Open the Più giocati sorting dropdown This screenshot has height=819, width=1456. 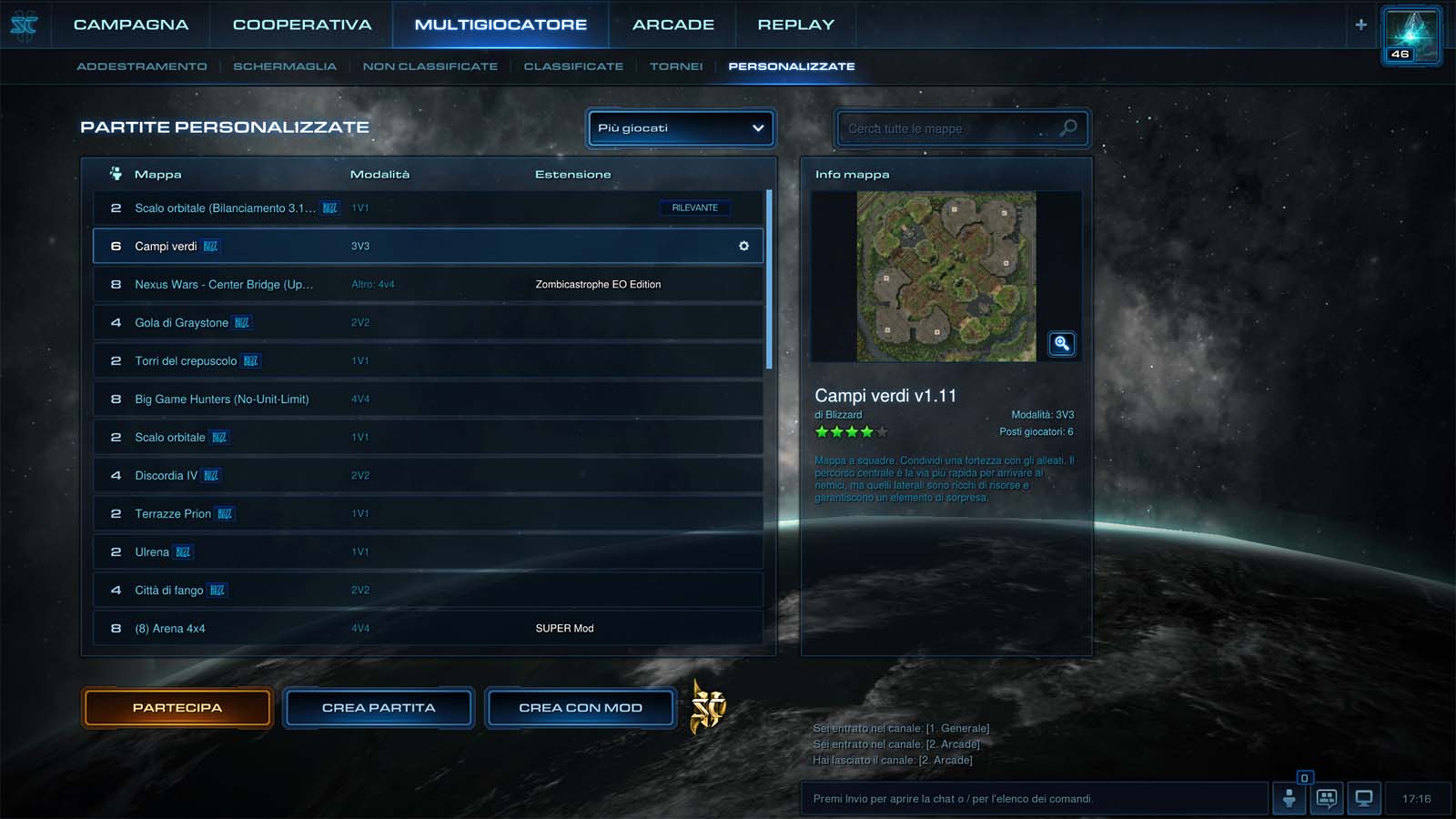(x=681, y=128)
